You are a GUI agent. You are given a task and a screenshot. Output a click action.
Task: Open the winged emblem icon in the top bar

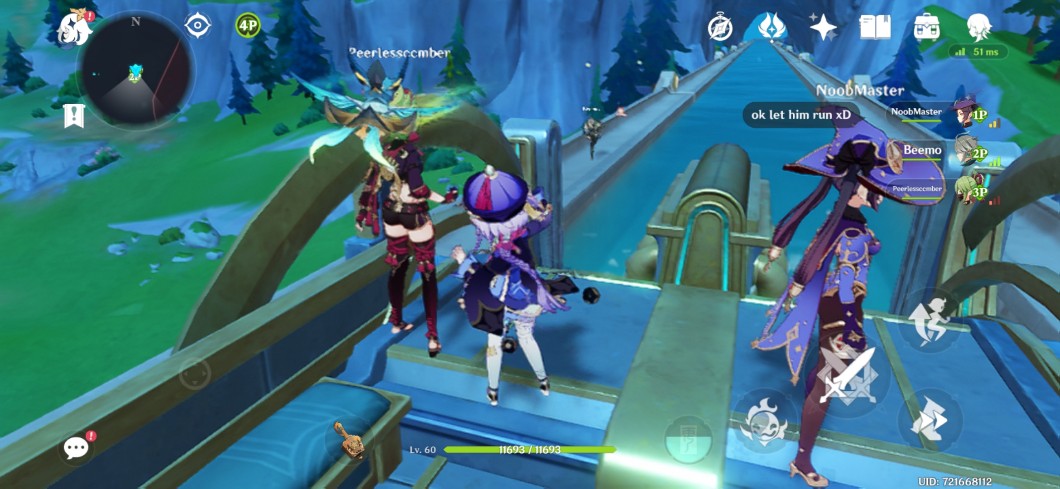(771, 27)
